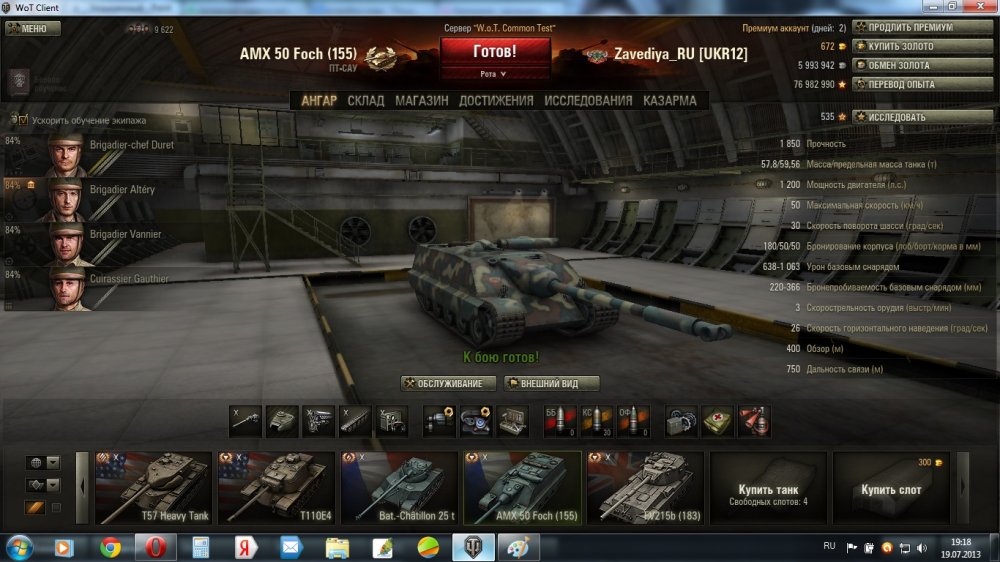
Task: Open the КАЗАРМА tab
Action: point(669,101)
